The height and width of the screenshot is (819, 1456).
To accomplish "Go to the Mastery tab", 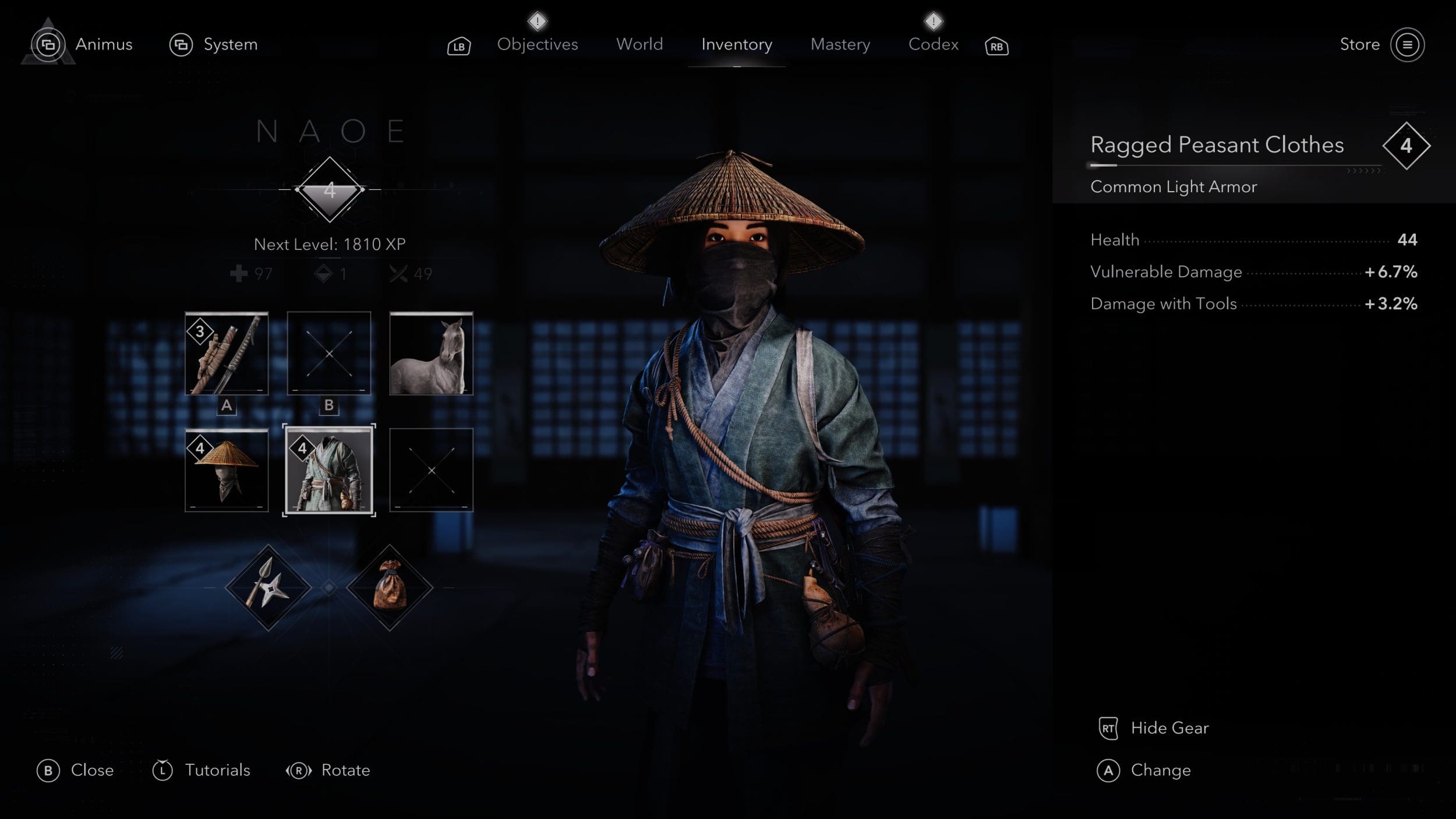I will (x=840, y=44).
